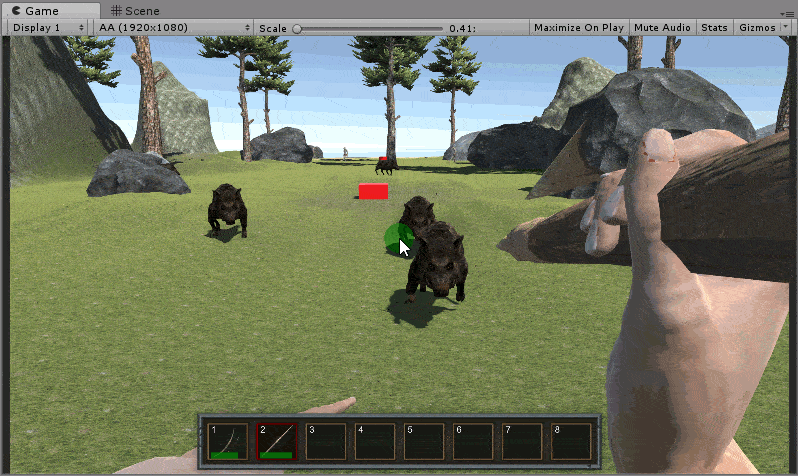Toggle Maximize On Play
Viewport: 798px width, 476px height.
[578, 28]
